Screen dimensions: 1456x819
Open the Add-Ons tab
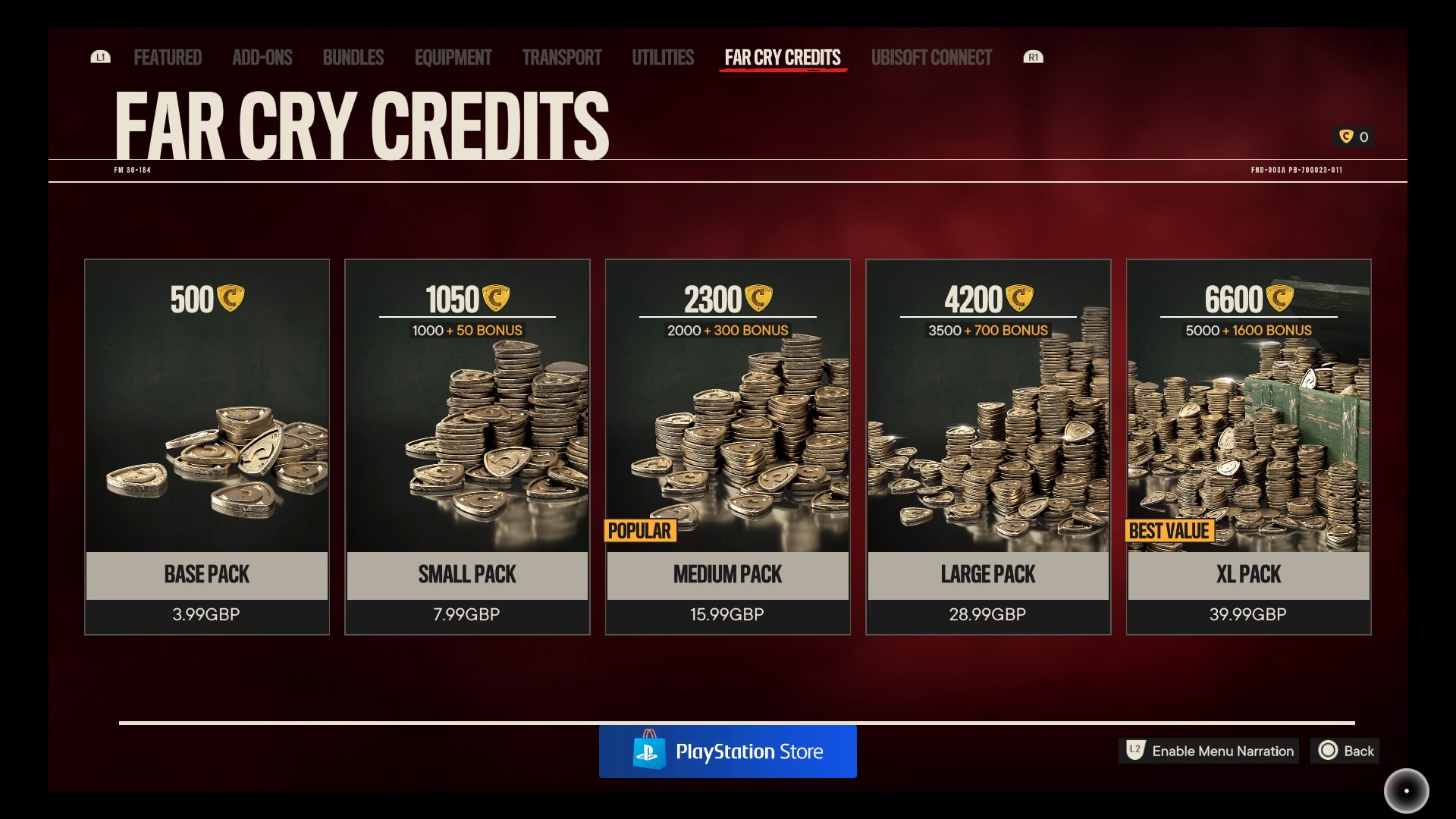(x=262, y=58)
